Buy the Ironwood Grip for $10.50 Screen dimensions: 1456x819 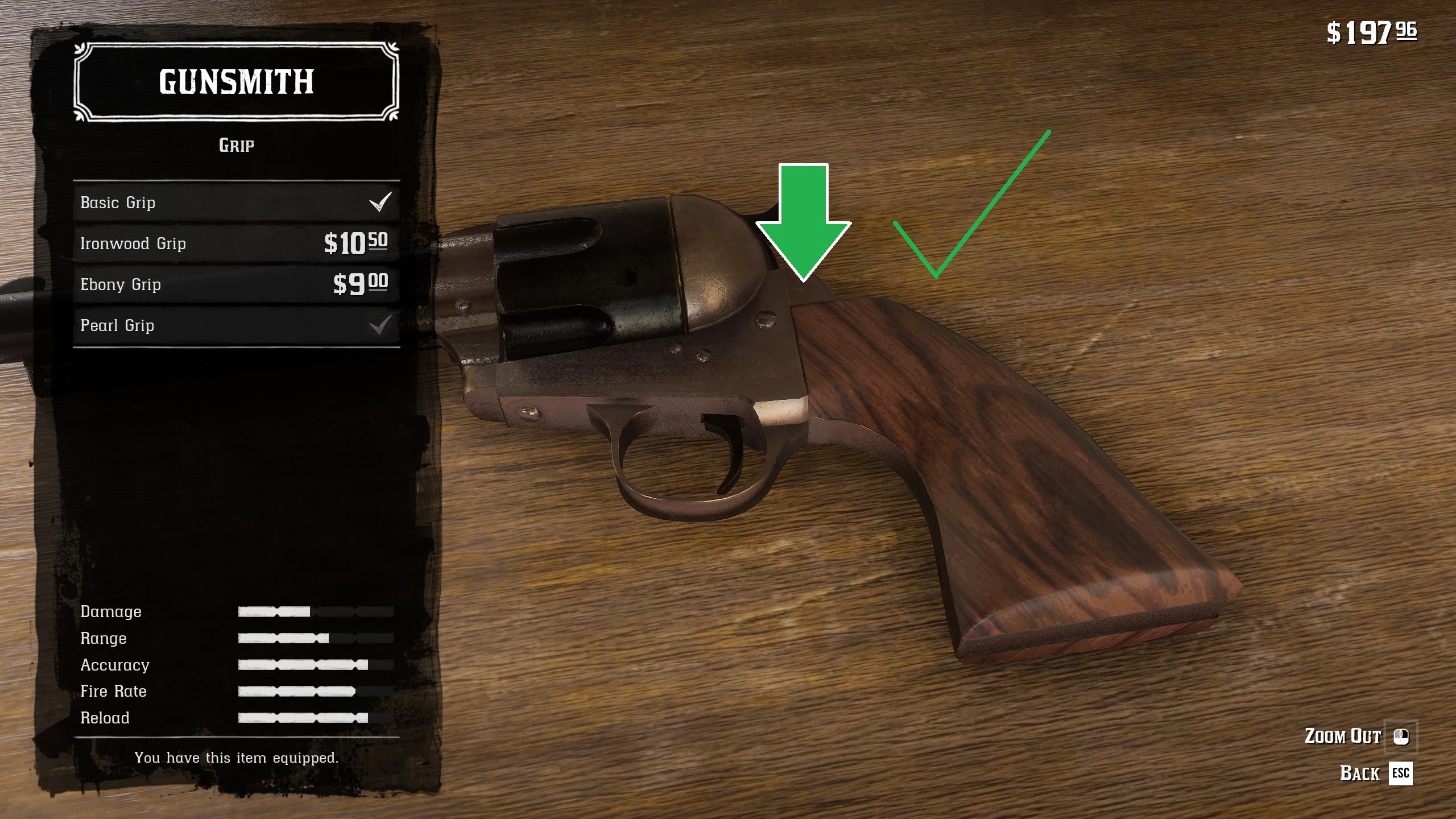pyautogui.click(x=236, y=243)
